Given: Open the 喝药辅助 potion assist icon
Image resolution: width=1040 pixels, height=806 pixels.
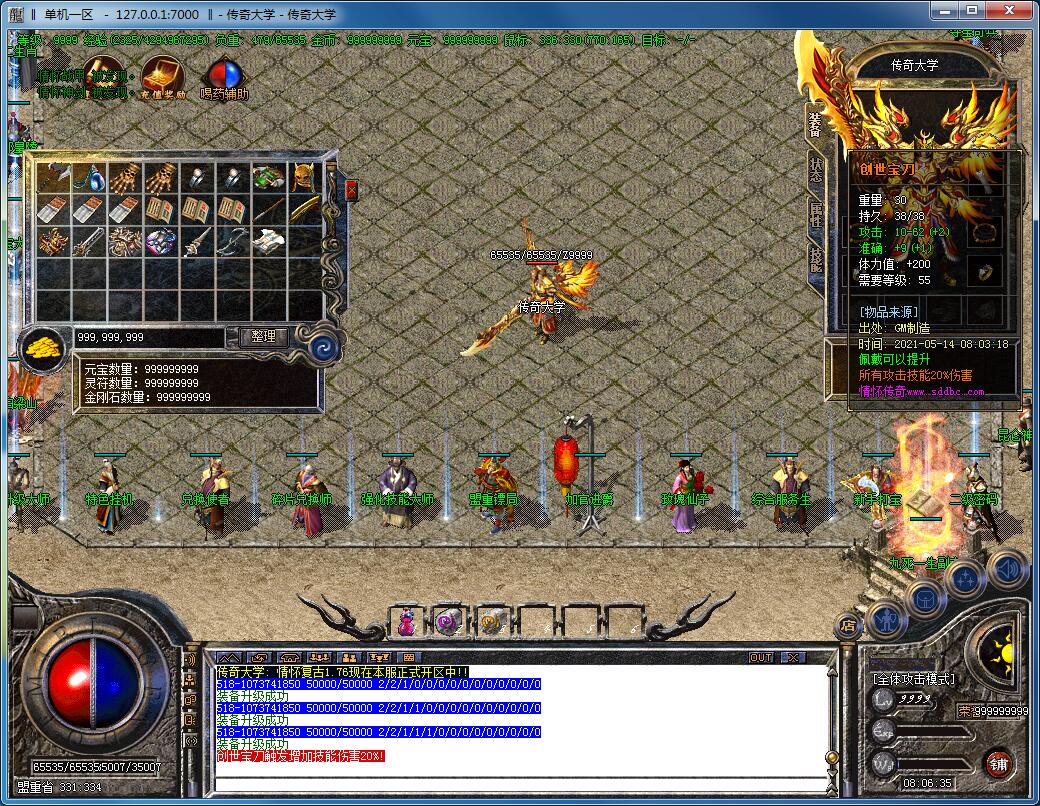Looking at the screenshot, I should pos(224,75).
